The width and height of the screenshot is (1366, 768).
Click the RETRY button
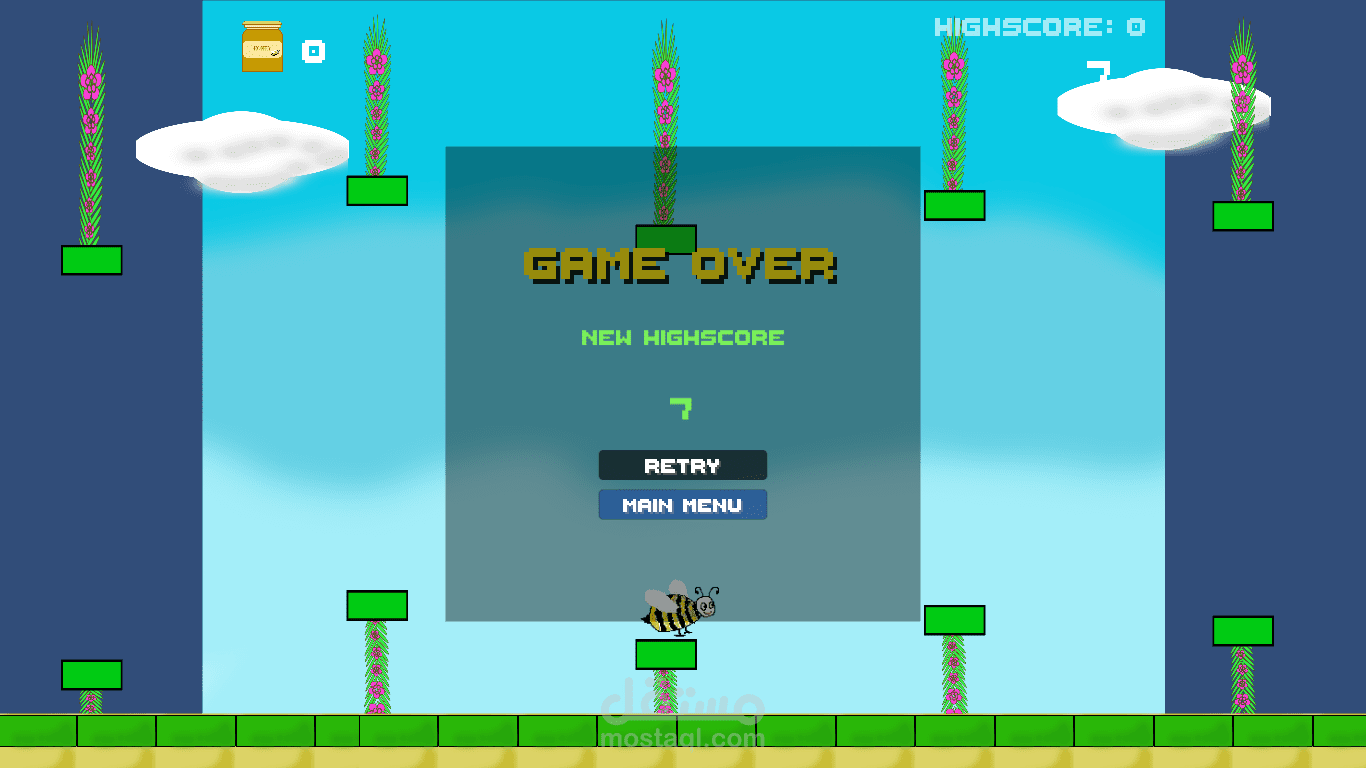(682, 464)
